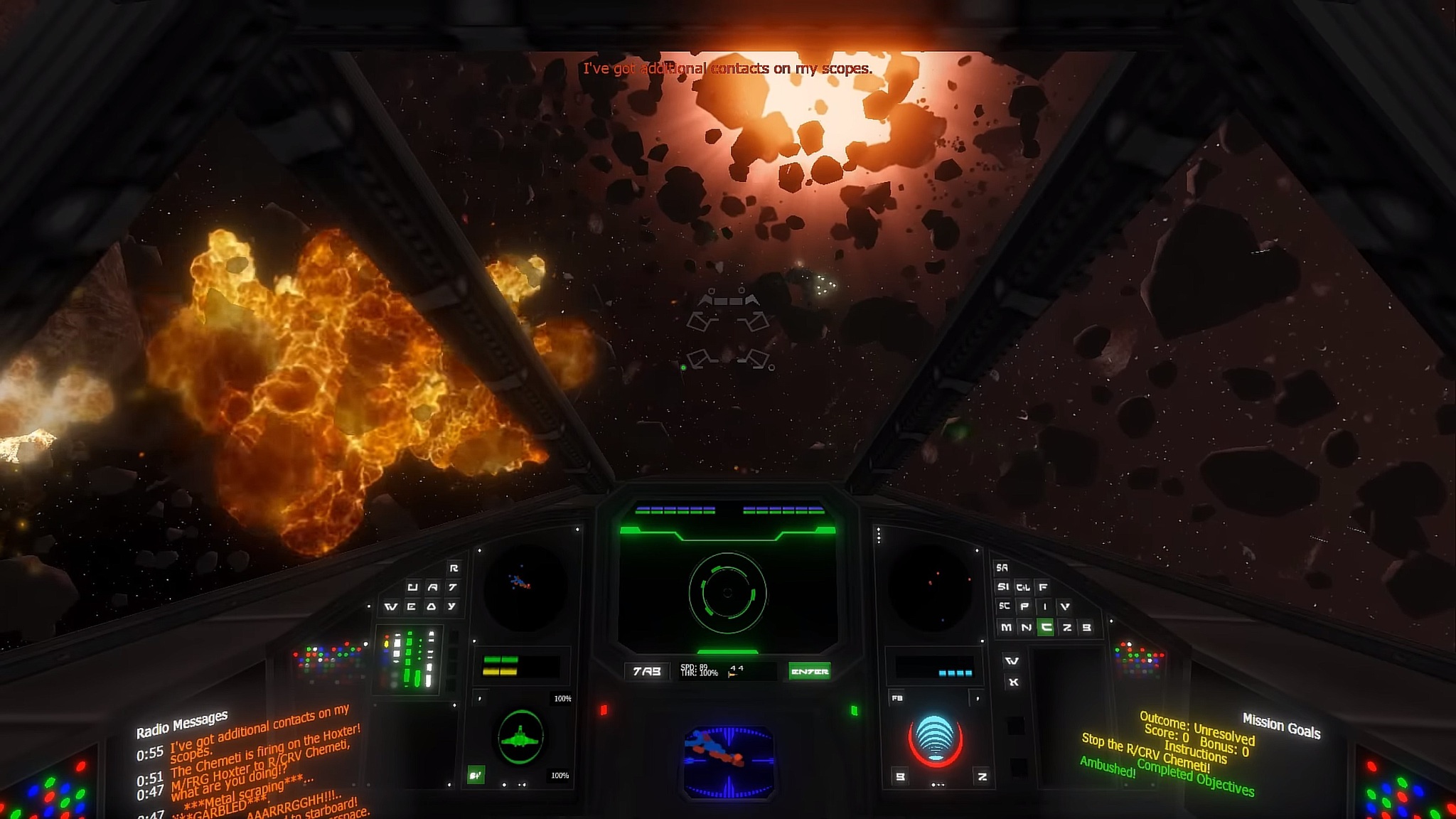The image size is (1456, 819).
Task: Activate the U panel button
Action: point(412,587)
